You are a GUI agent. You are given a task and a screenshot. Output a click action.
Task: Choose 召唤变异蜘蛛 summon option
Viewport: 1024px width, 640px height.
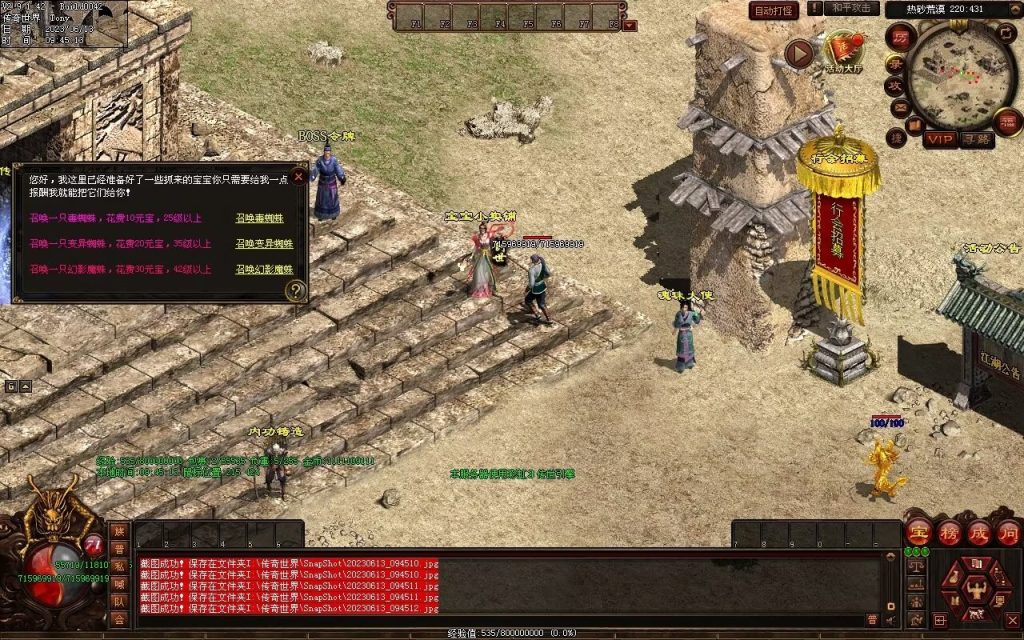pos(262,244)
